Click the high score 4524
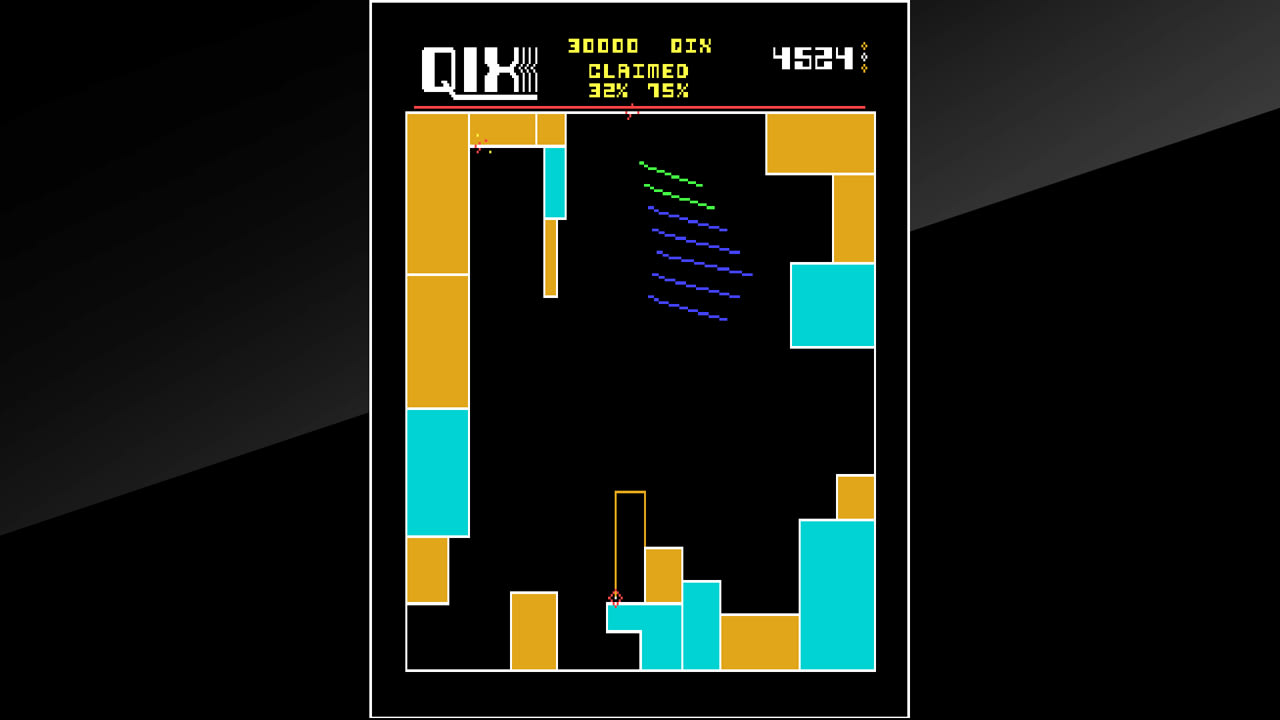 coord(813,57)
